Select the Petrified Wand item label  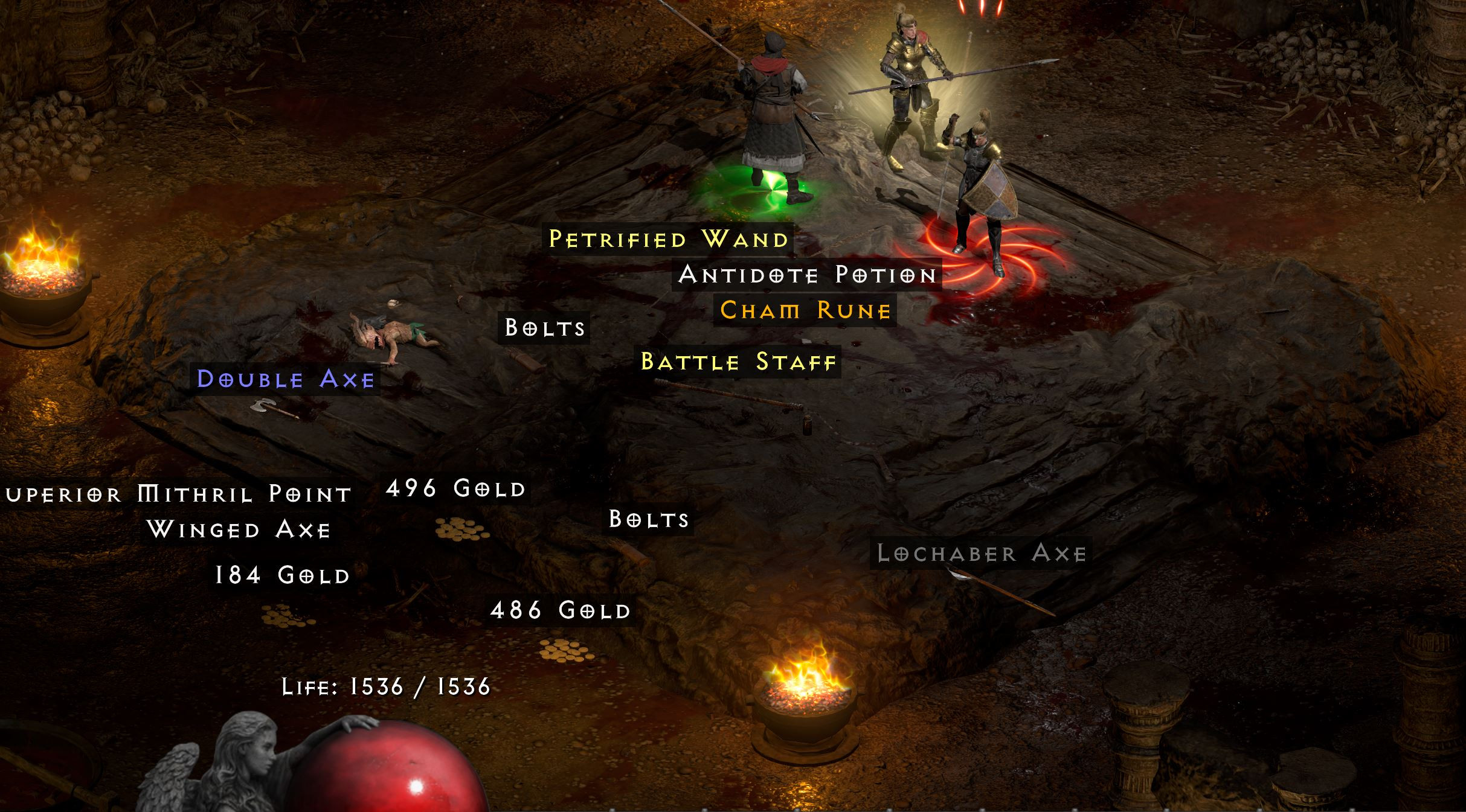click(669, 239)
